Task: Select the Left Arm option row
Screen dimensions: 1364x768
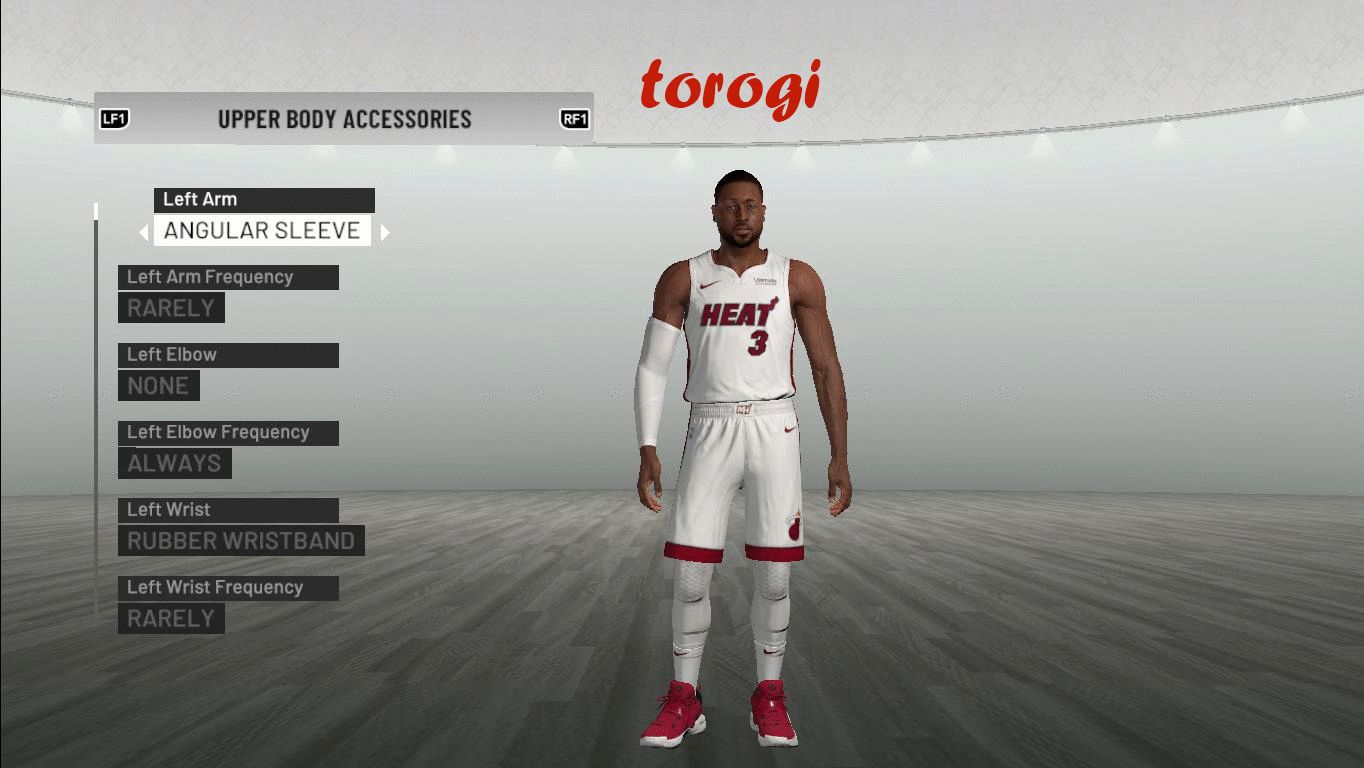Action: (264, 200)
